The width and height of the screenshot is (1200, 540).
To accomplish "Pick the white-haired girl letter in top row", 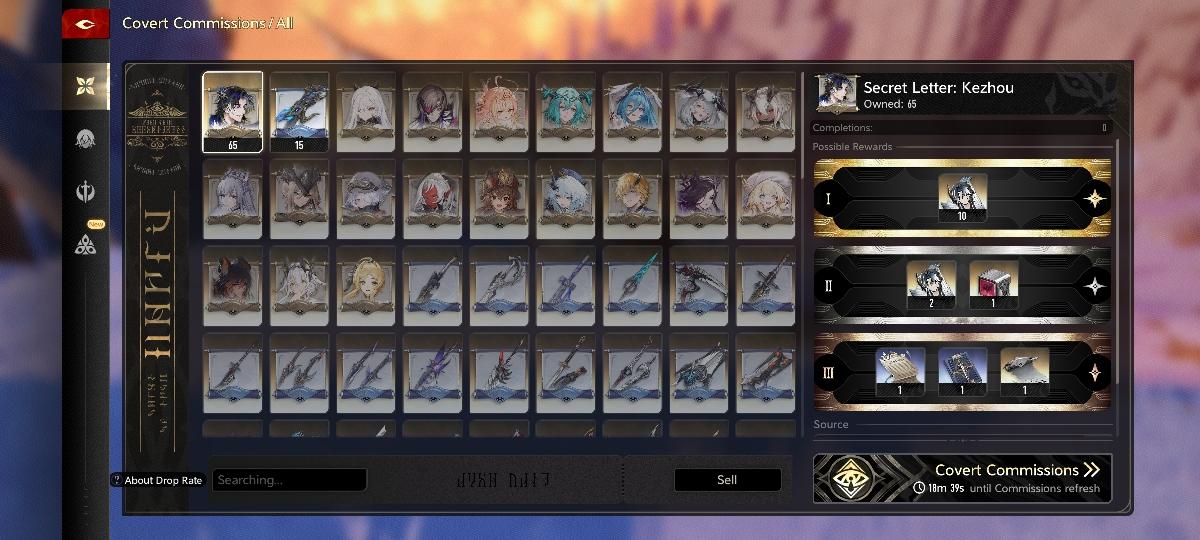I will [366, 111].
